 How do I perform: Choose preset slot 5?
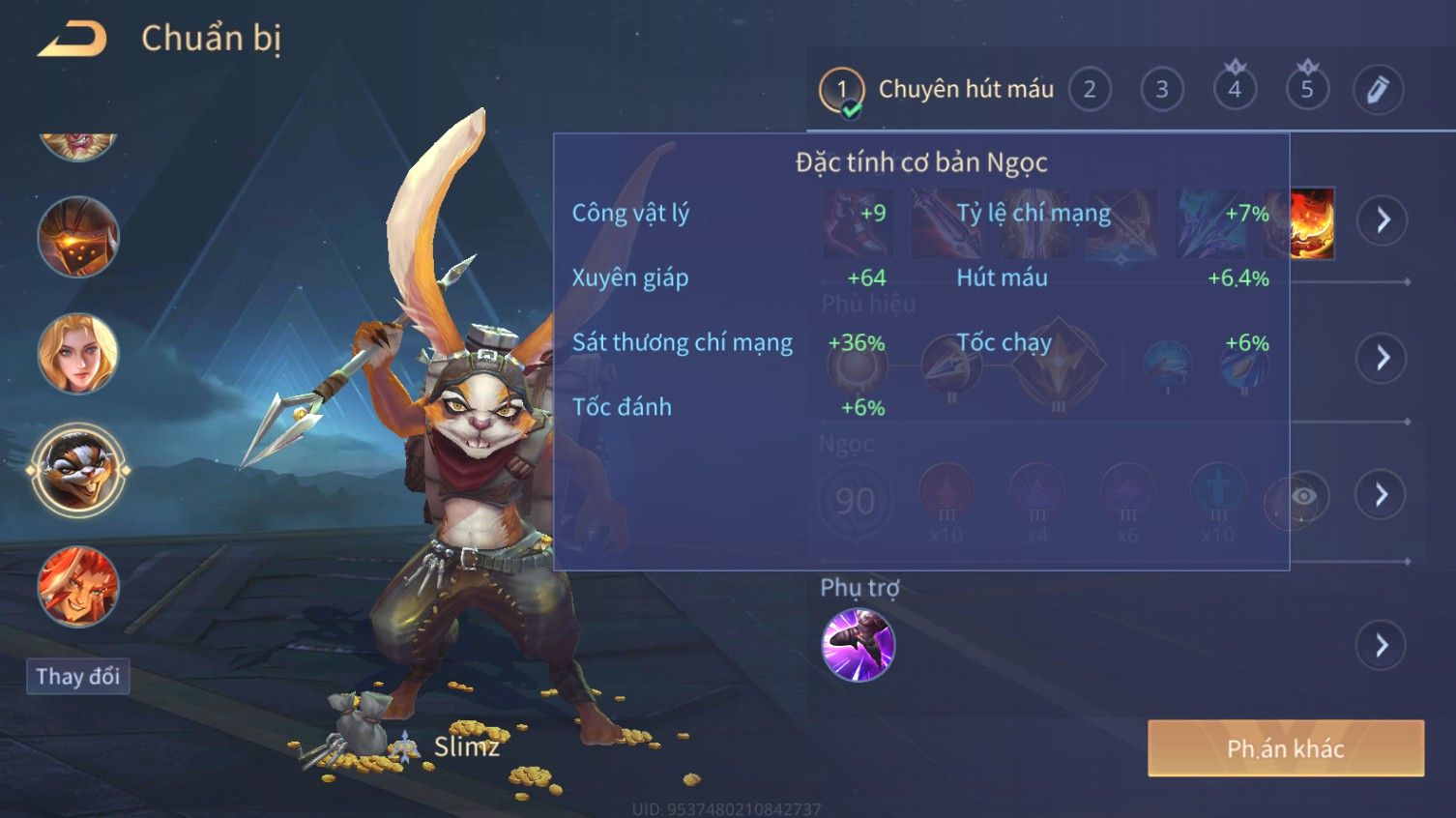[x=1307, y=90]
